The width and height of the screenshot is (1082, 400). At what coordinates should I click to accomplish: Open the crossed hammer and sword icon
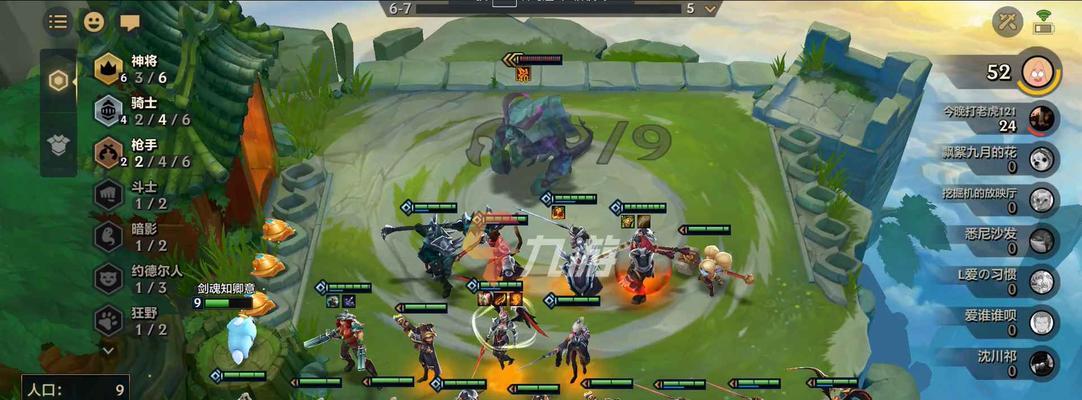tap(1007, 21)
